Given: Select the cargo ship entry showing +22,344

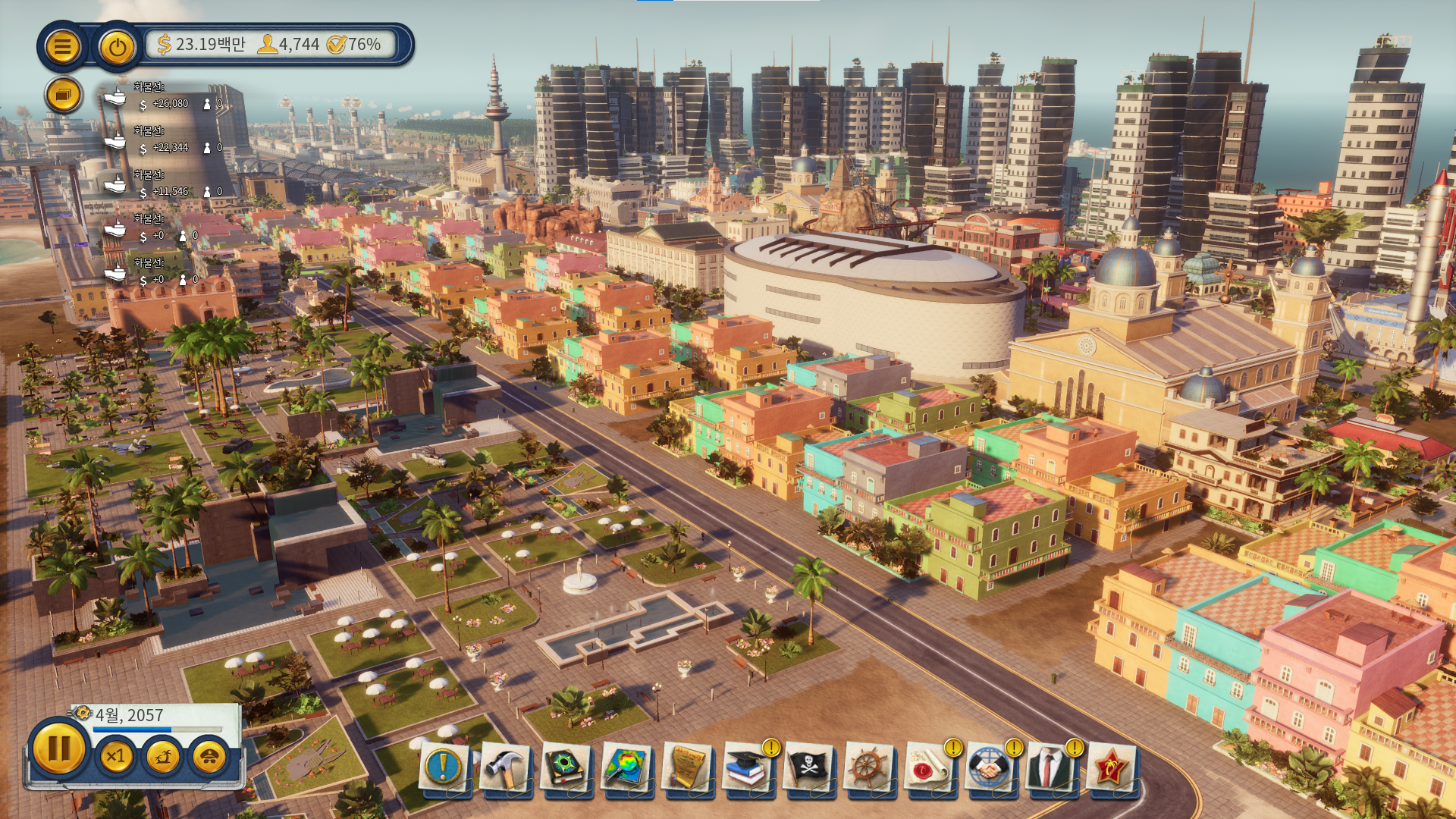Looking at the screenshot, I should pyautogui.click(x=164, y=141).
